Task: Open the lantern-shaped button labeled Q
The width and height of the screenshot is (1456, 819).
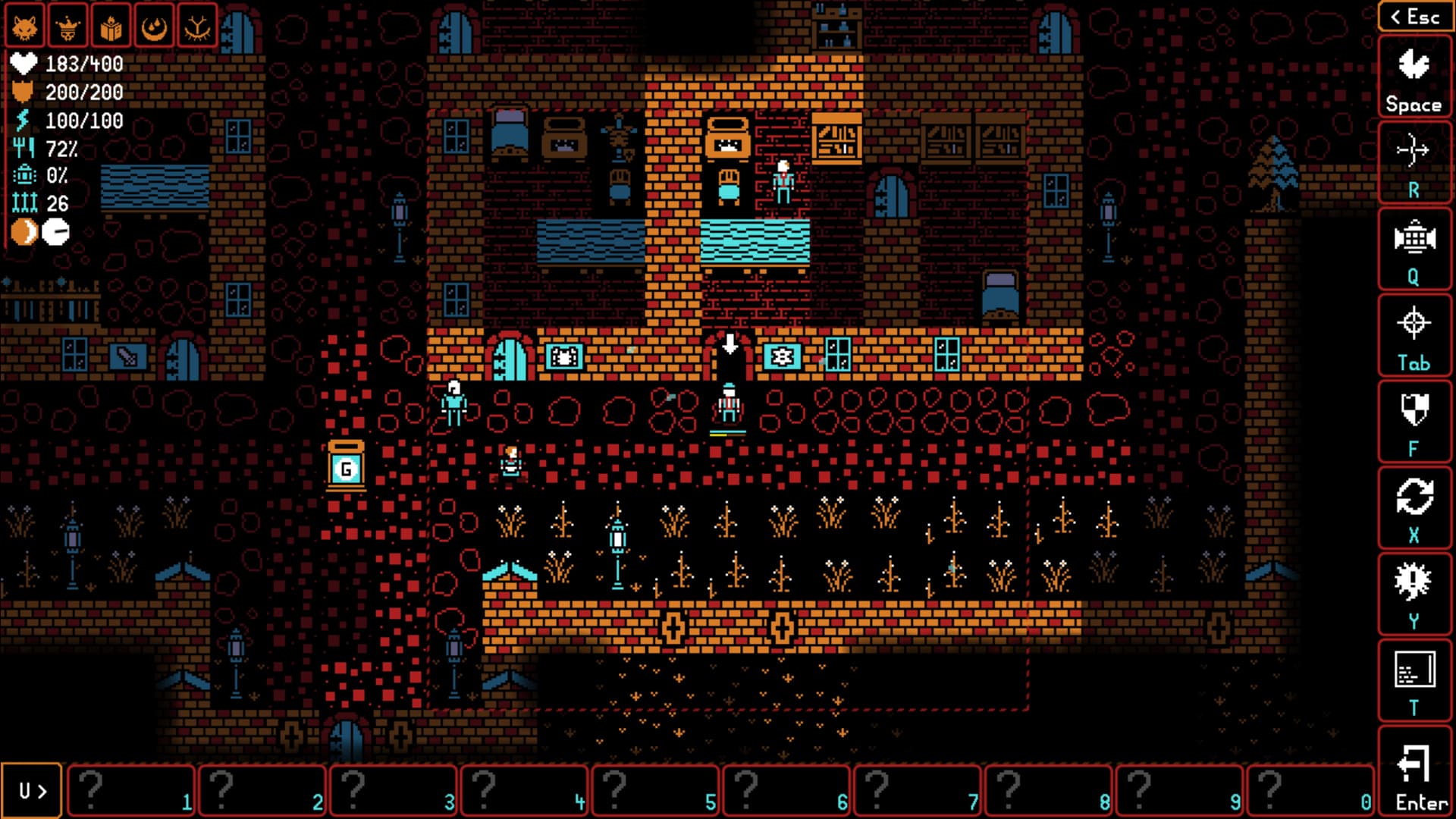Action: click(1414, 250)
